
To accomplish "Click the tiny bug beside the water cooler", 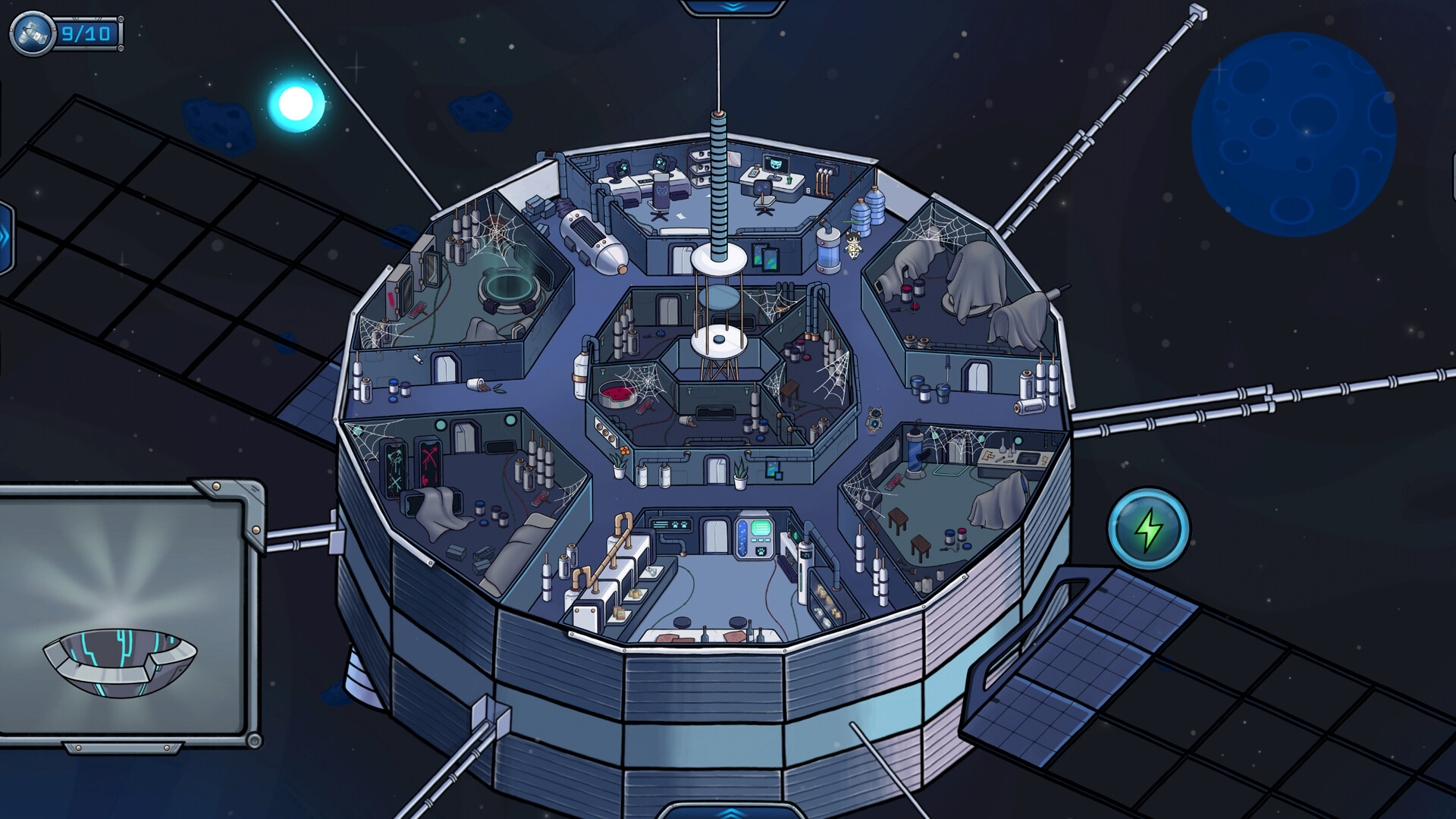I will click(853, 246).
